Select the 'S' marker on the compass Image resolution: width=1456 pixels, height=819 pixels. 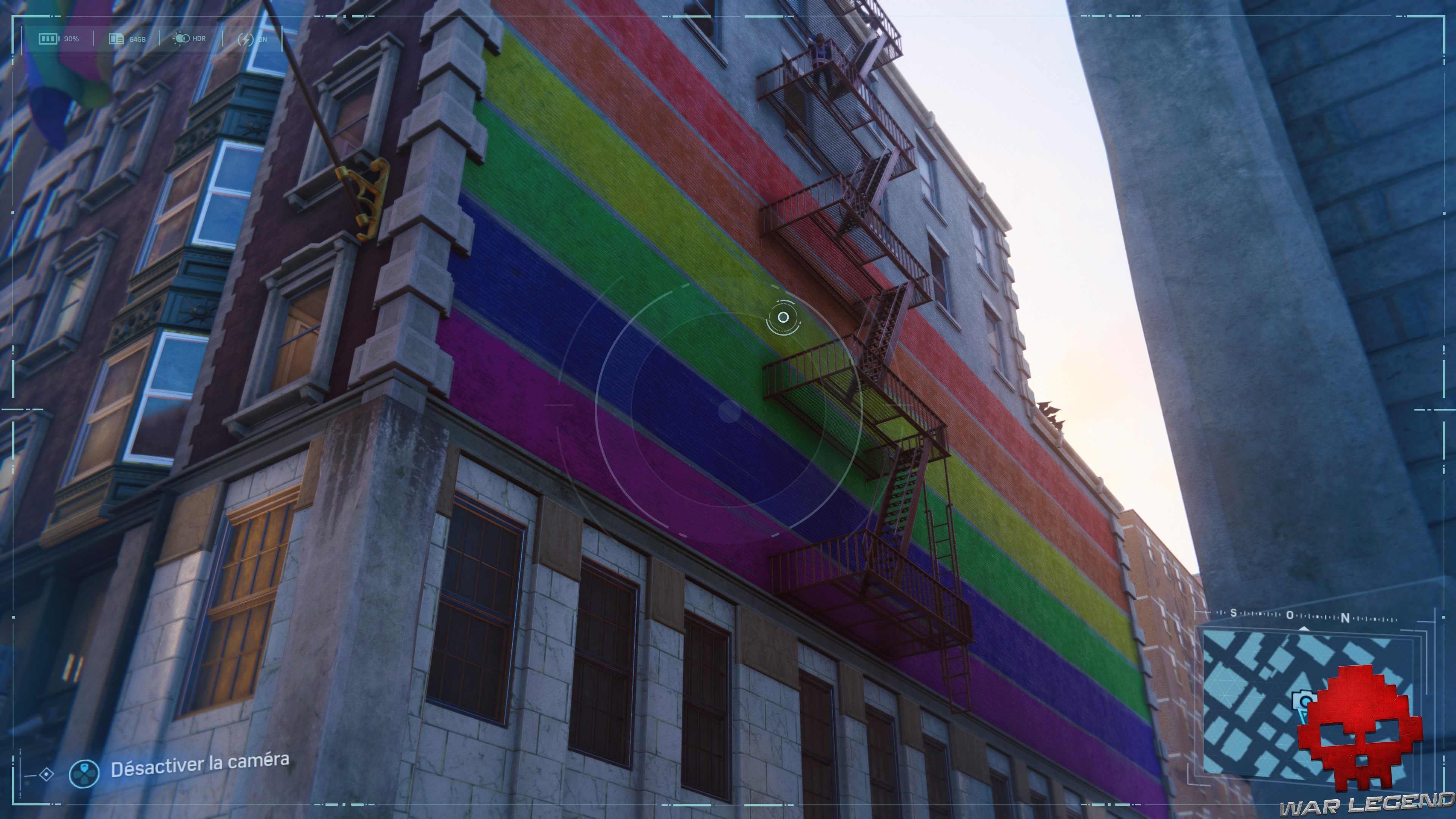tap(1235, 613)
